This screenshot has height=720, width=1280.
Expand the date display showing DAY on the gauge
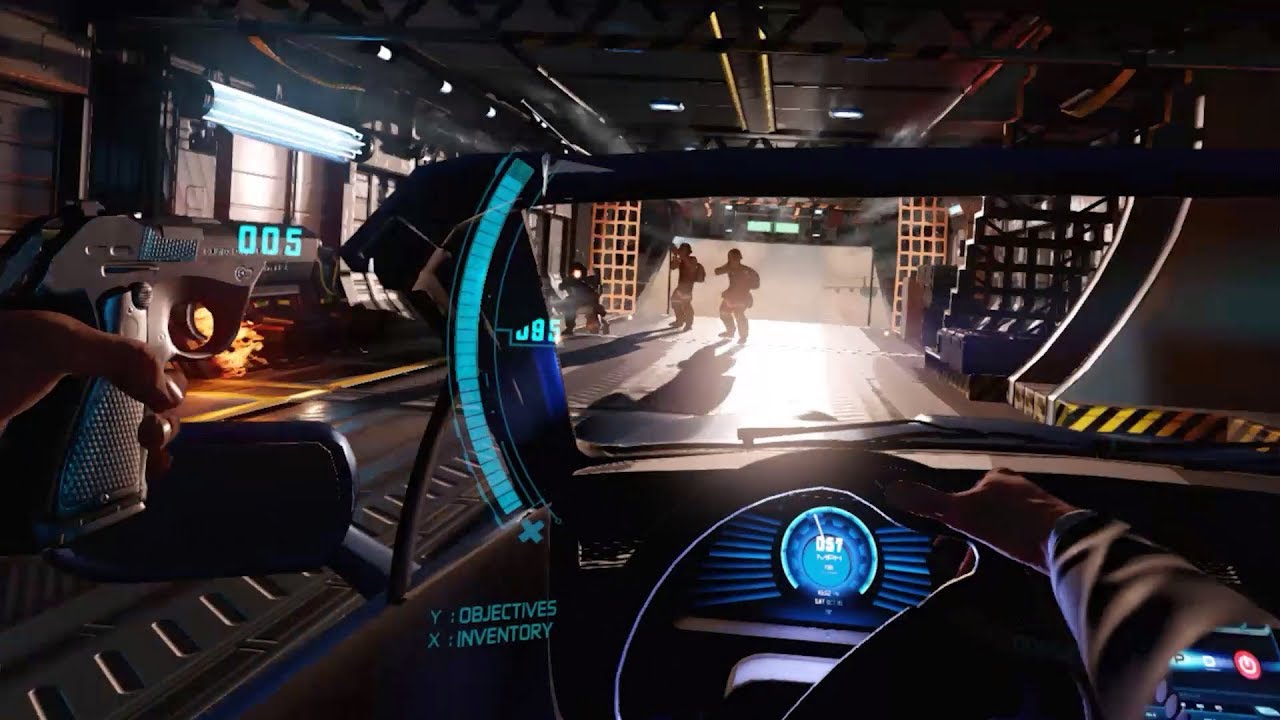click(x=829, y=602)
